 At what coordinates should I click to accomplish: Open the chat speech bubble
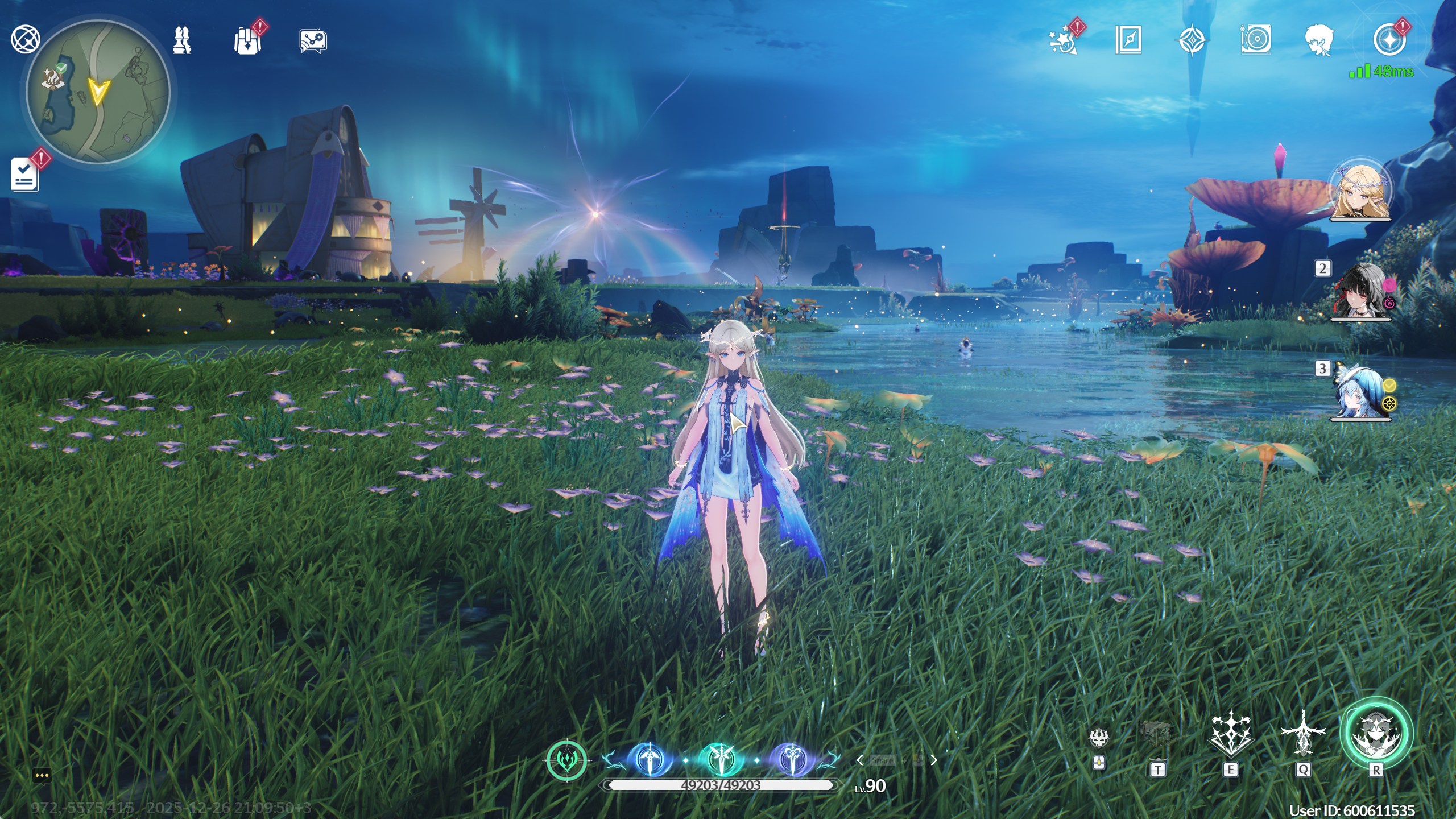(42, 775)
